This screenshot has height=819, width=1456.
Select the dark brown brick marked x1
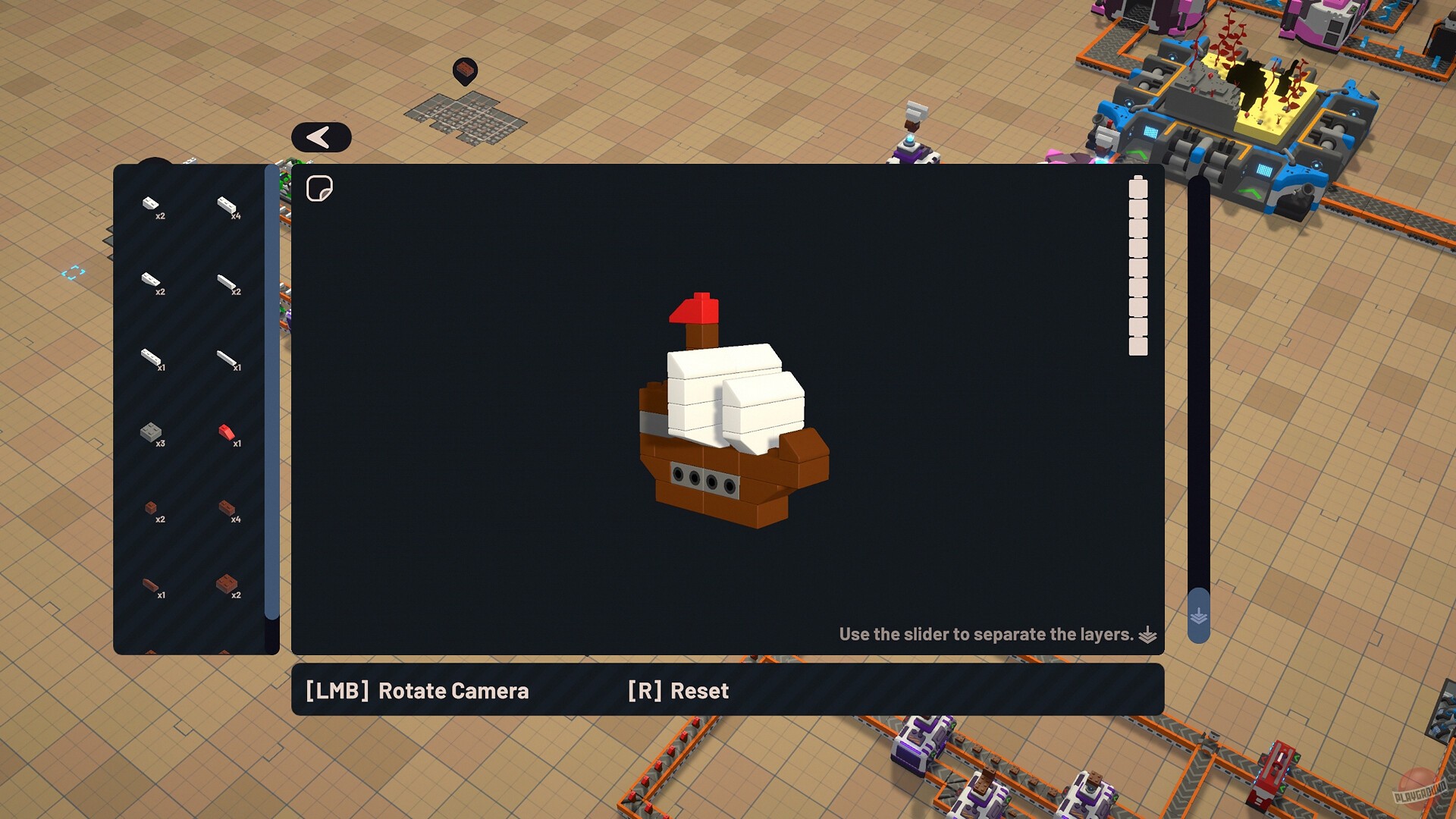[152, 585]
